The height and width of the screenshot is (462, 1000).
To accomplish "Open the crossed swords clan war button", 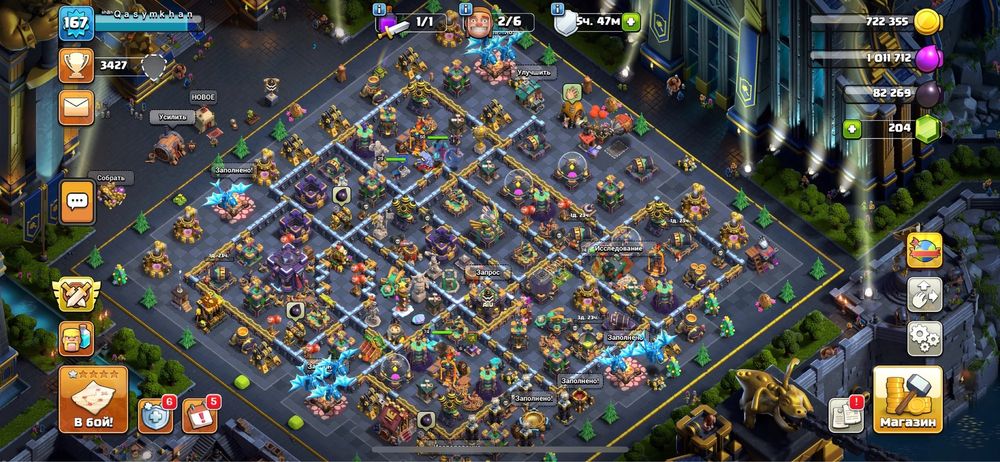I will pos(76,296).
